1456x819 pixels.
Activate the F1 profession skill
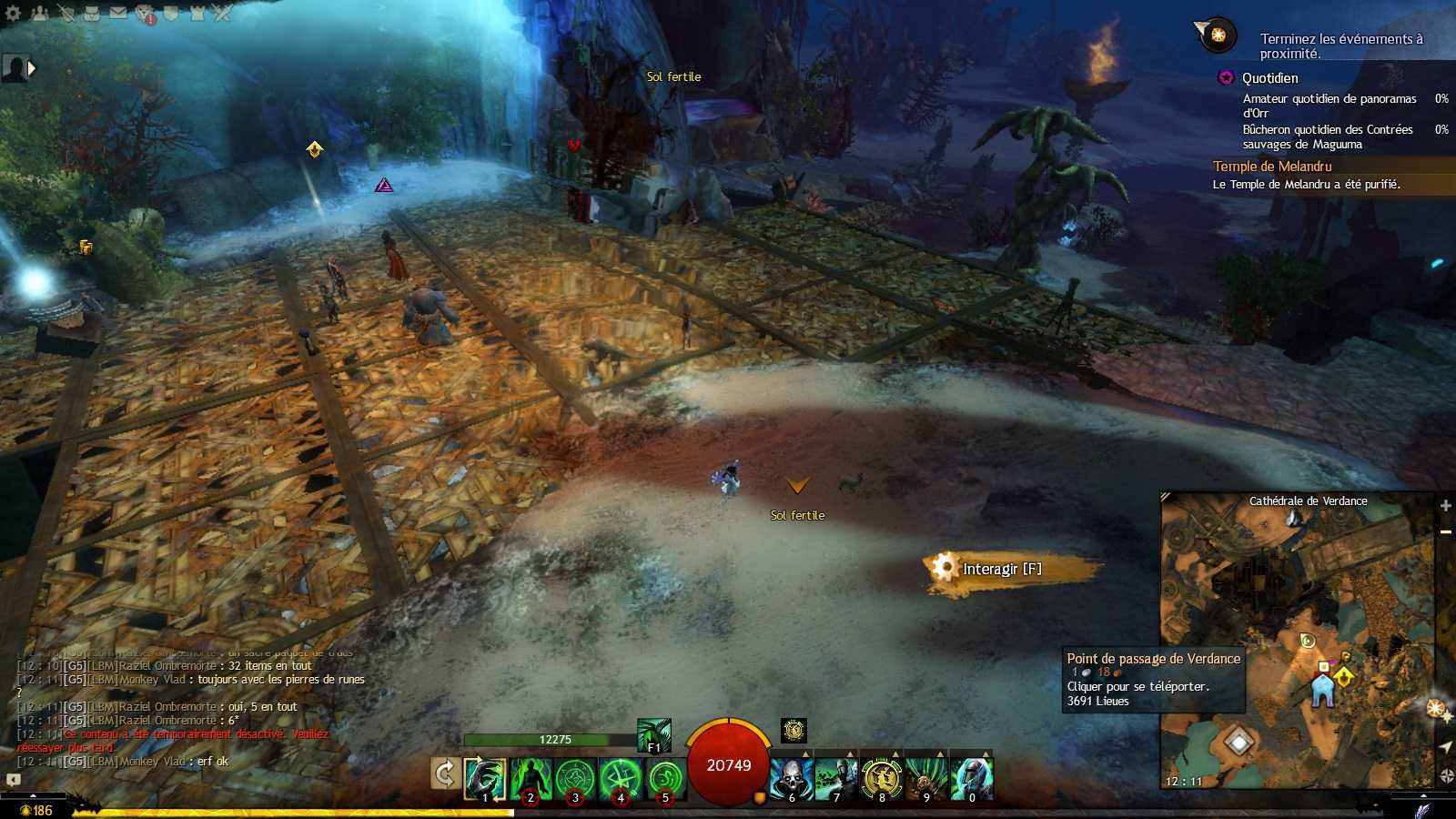[653, 735]
